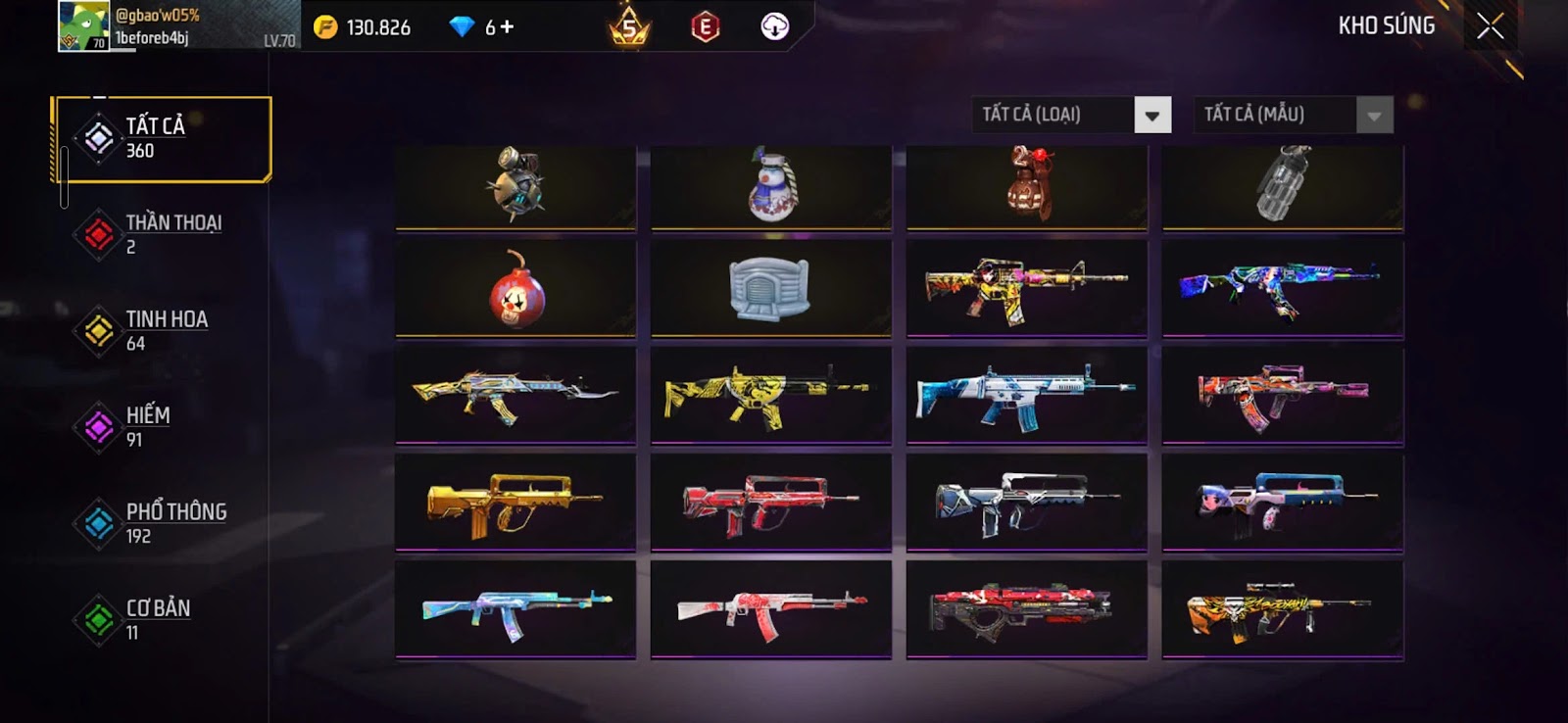
Task: Open the Tất Cả (Loại) type dropdown
Action: [x=1151, y=116]
